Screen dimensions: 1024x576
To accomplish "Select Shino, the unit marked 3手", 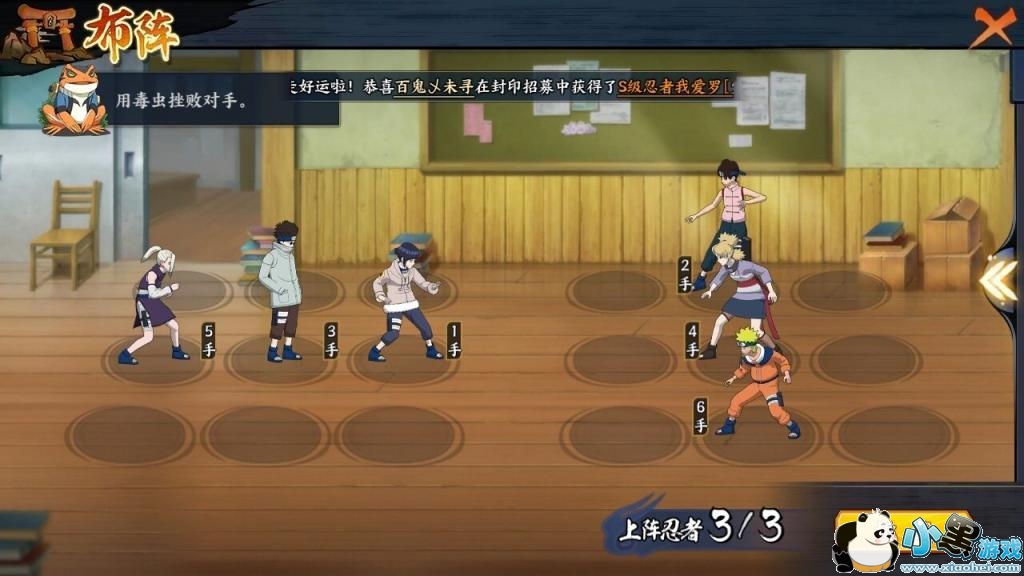I will pos(281,290).
